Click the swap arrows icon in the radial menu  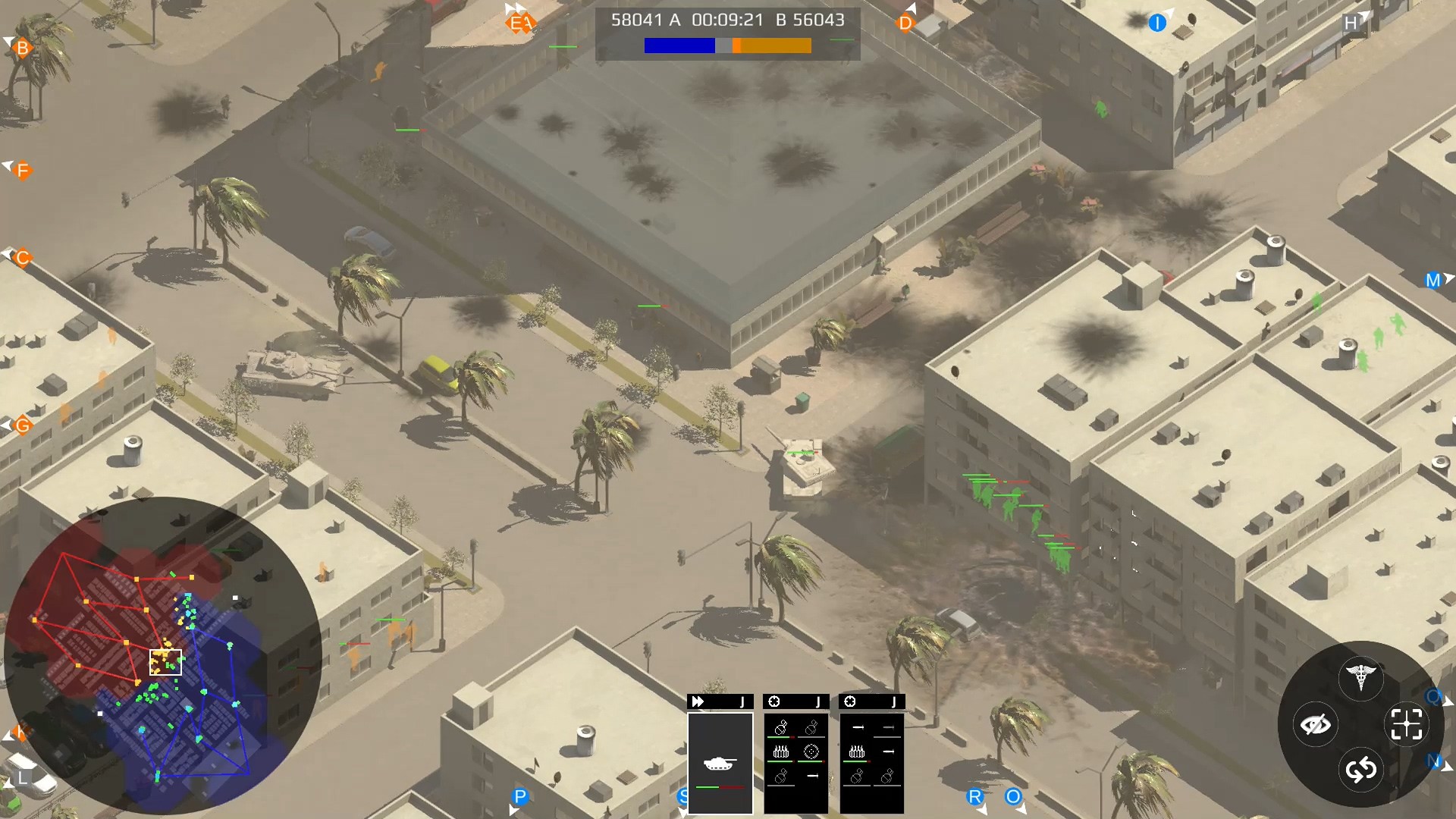[1360, 769]
